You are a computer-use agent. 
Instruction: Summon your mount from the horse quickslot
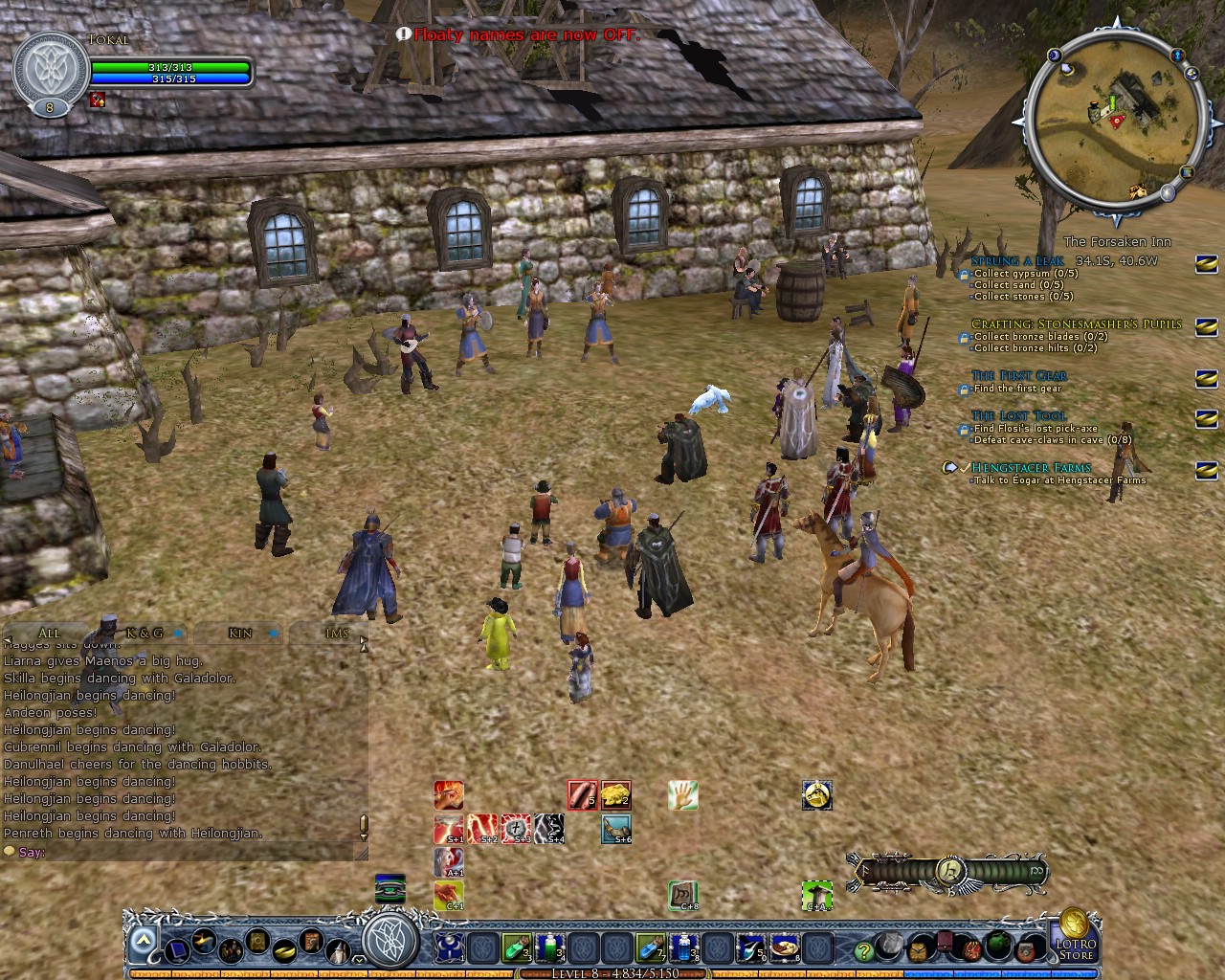[x=816, y=795]
